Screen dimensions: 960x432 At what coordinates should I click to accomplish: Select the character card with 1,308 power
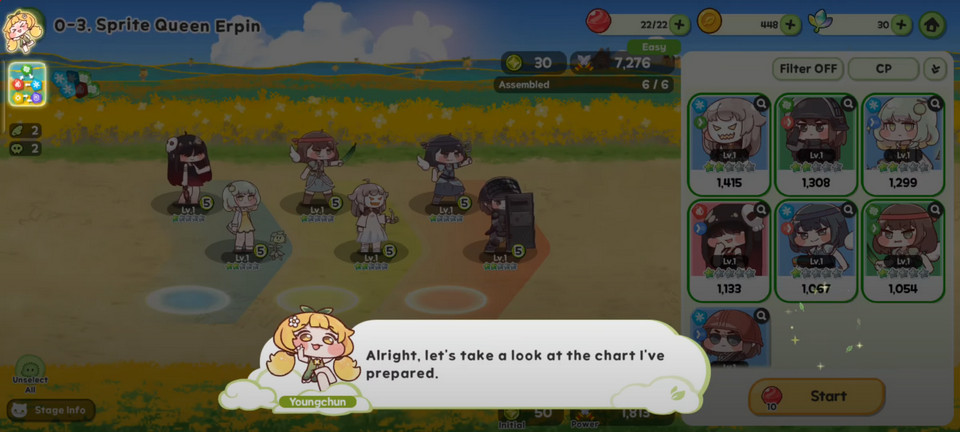pos(816,143)
